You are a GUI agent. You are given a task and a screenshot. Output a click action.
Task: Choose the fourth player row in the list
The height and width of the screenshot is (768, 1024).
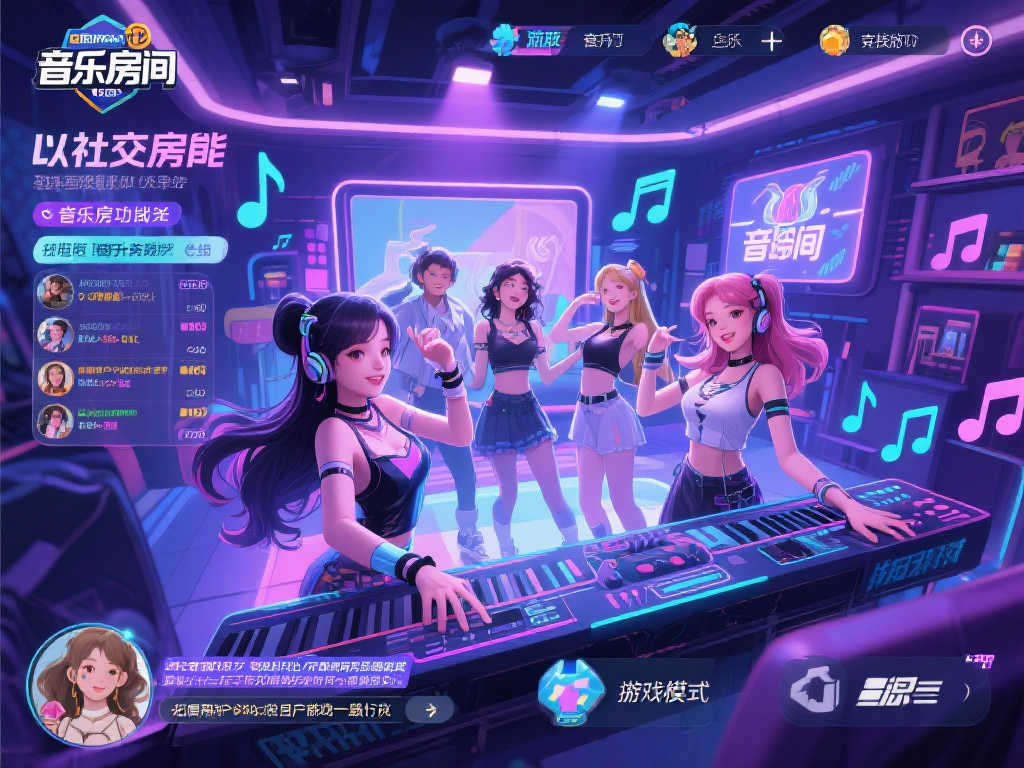coord(123,419)
